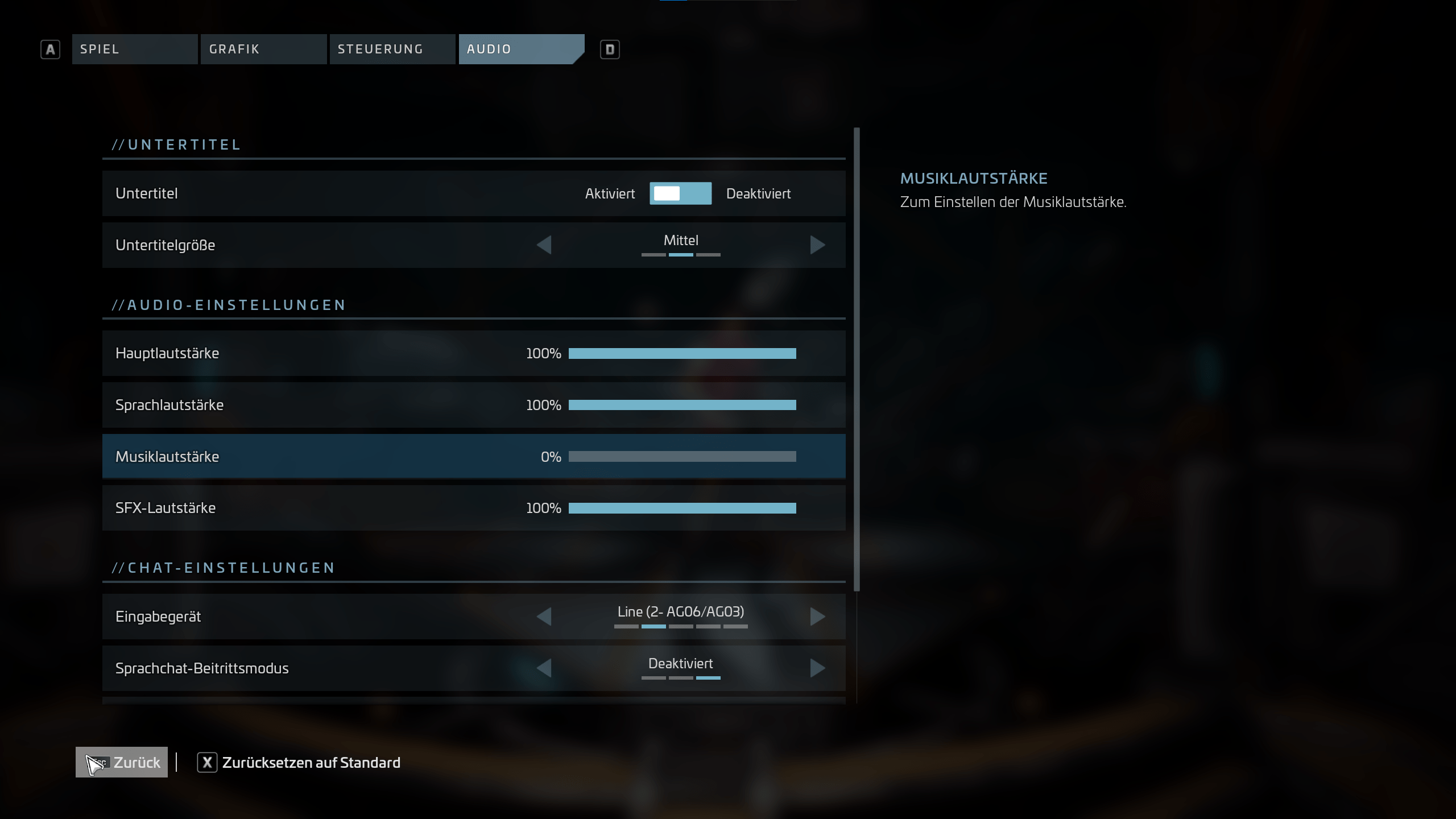
Task: Raise the Musiklautstärke slider
Action: [682, 457]
